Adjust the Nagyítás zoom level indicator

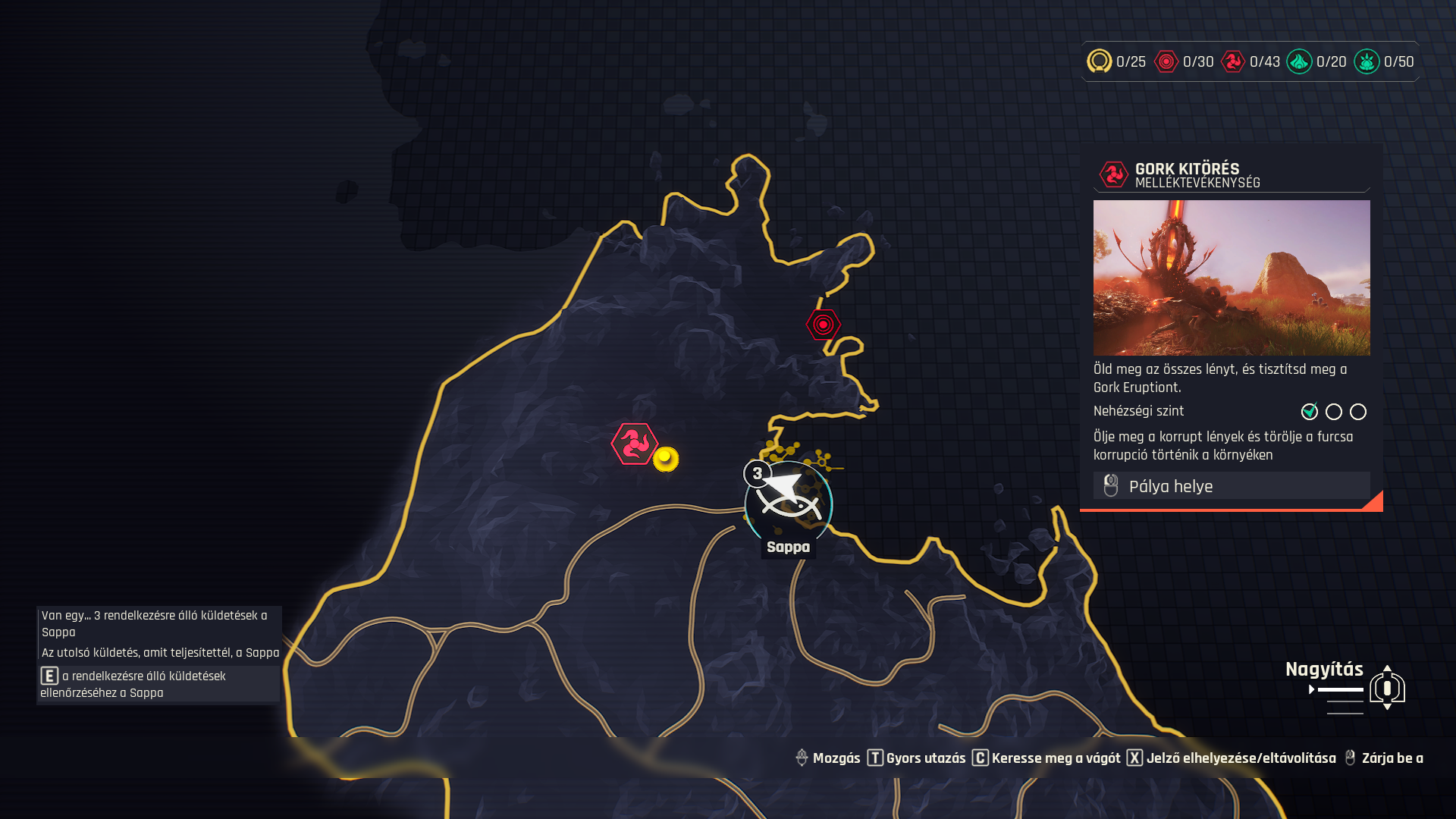pos(1387,688)
